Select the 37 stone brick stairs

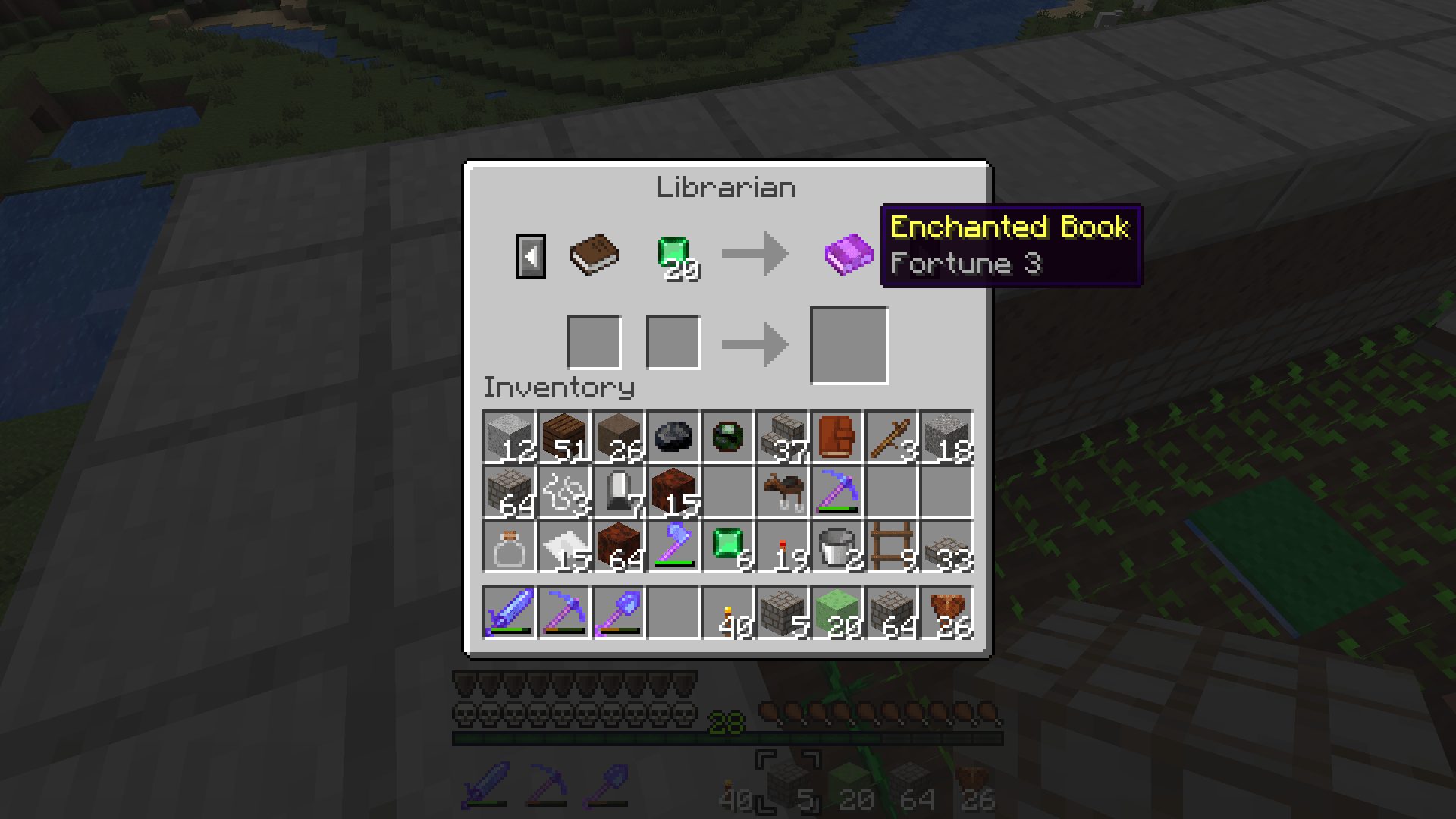(782, 437)
